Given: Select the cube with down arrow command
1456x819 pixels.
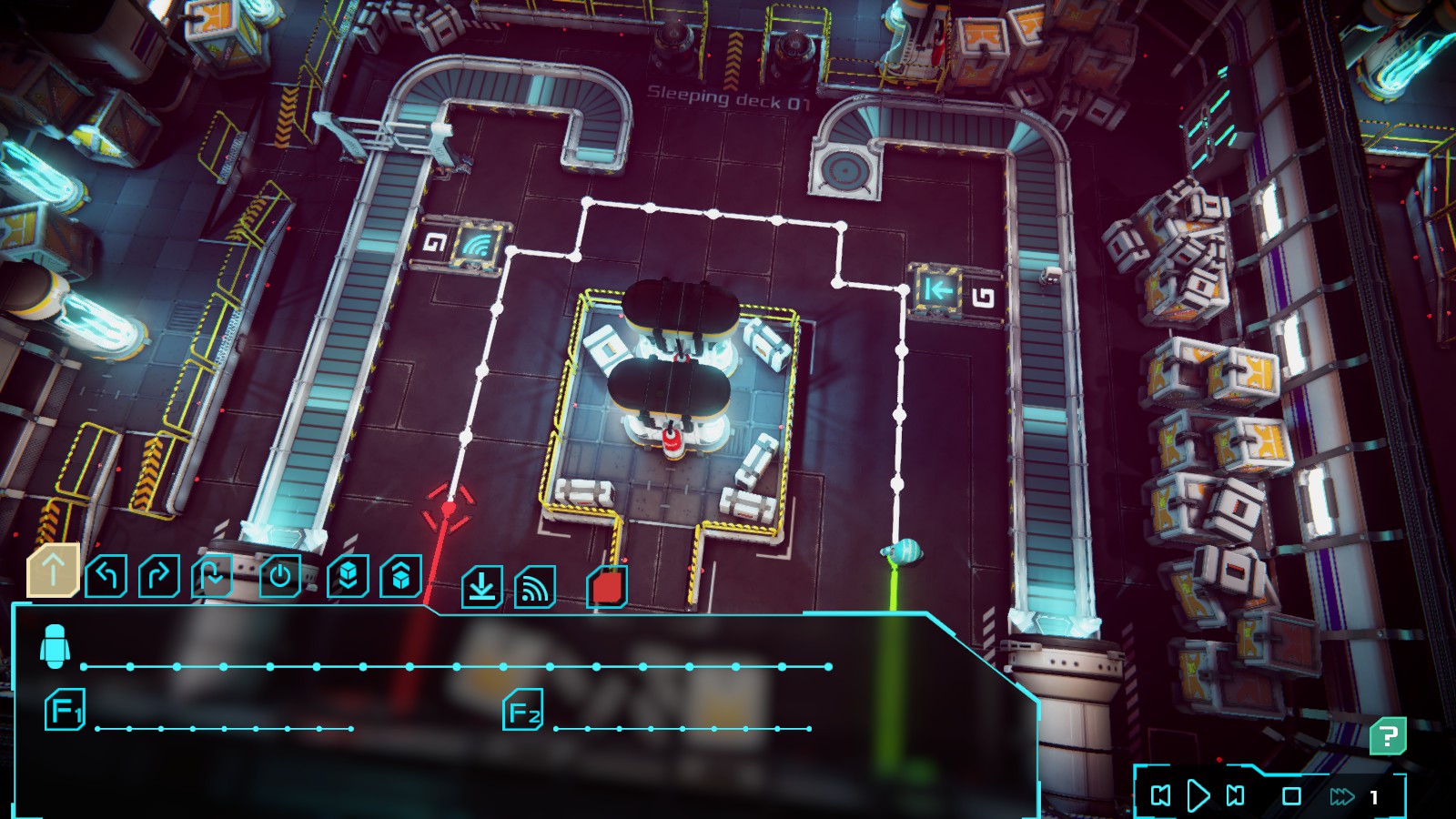Looking at the screenshot, I should pyautogui.click(x=348, y=576).
